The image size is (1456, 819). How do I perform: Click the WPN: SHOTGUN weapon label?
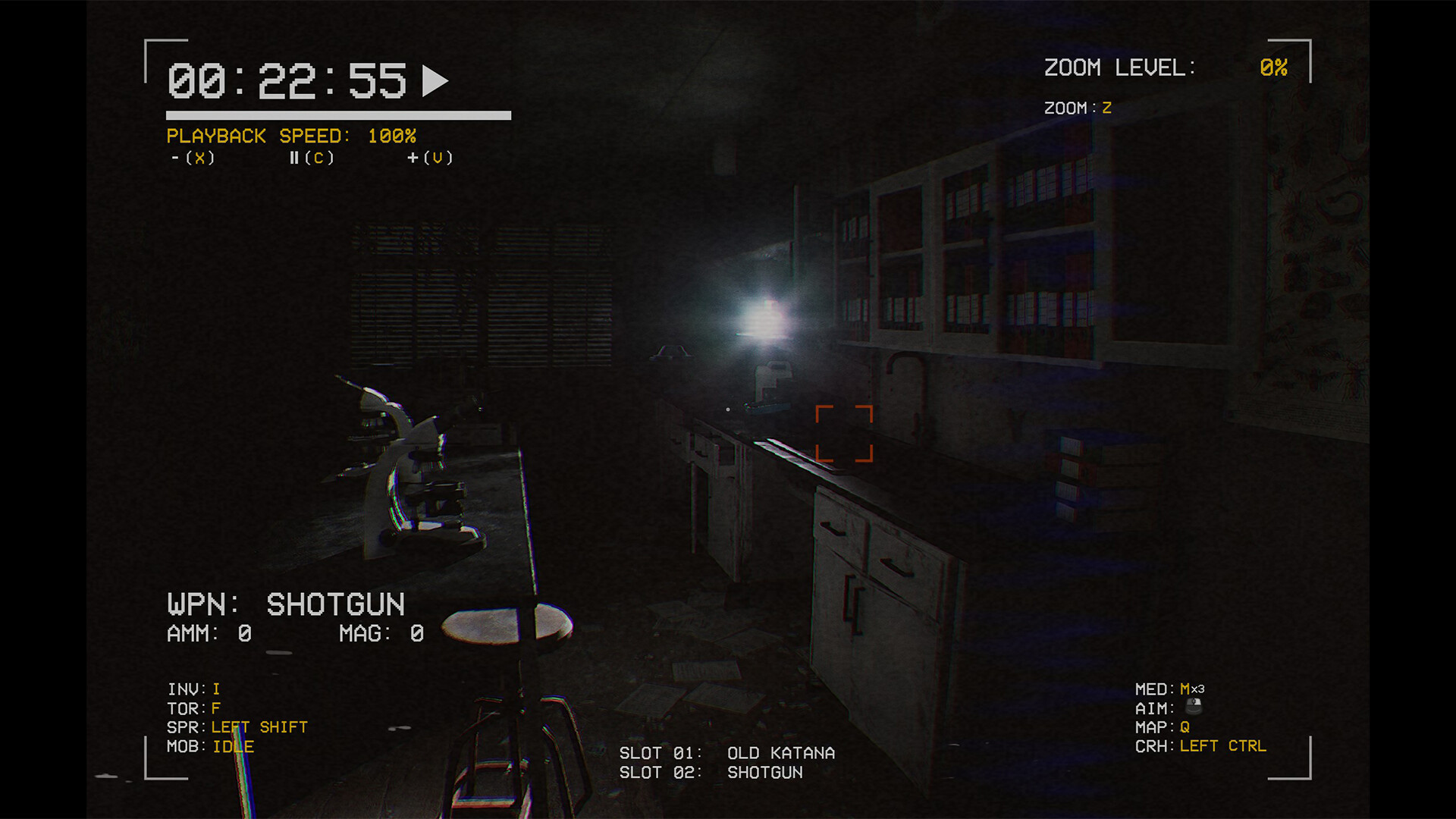(286, 604)
